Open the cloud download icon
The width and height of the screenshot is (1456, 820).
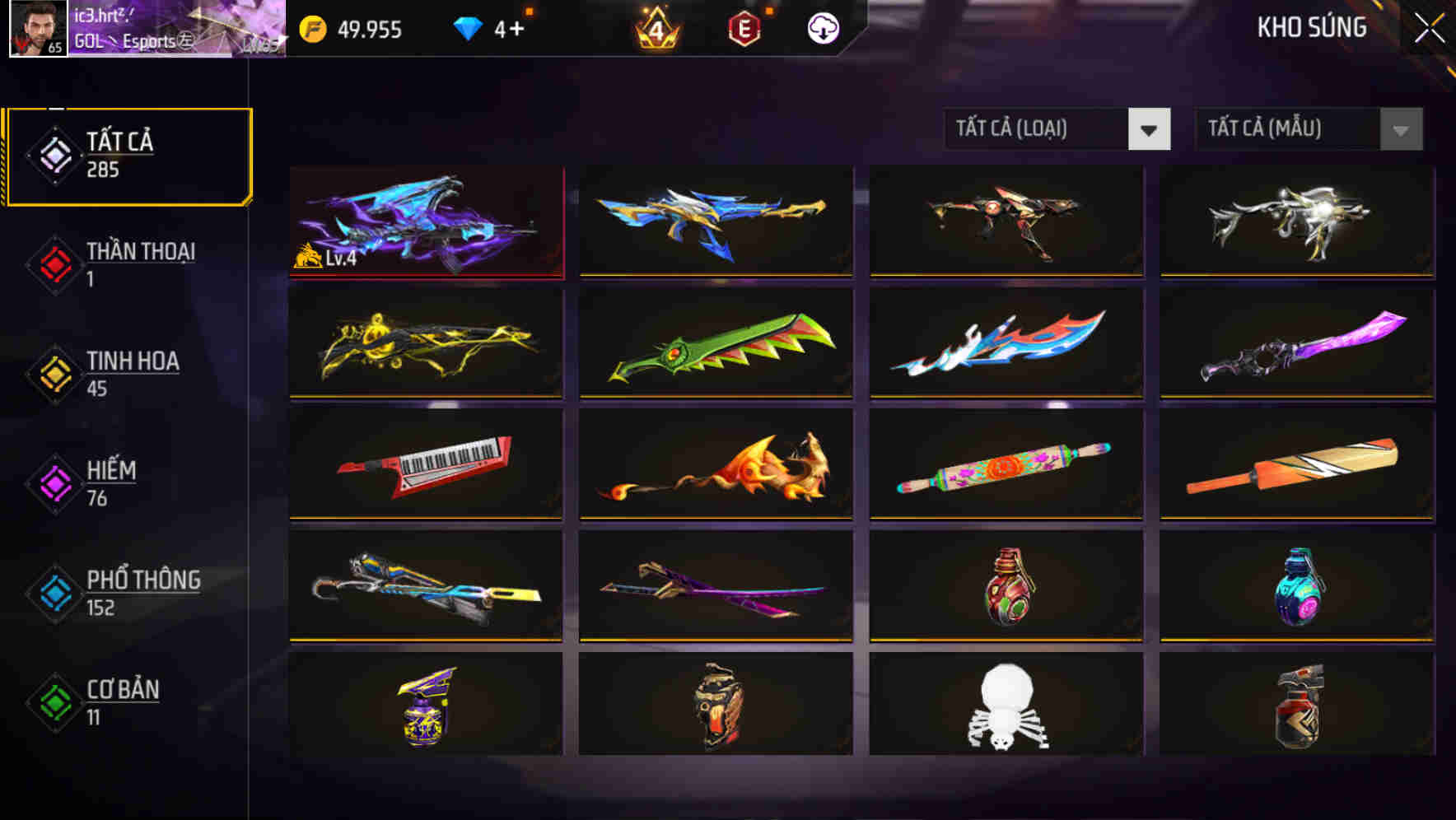pyautogui.click(x=823, y=29)
